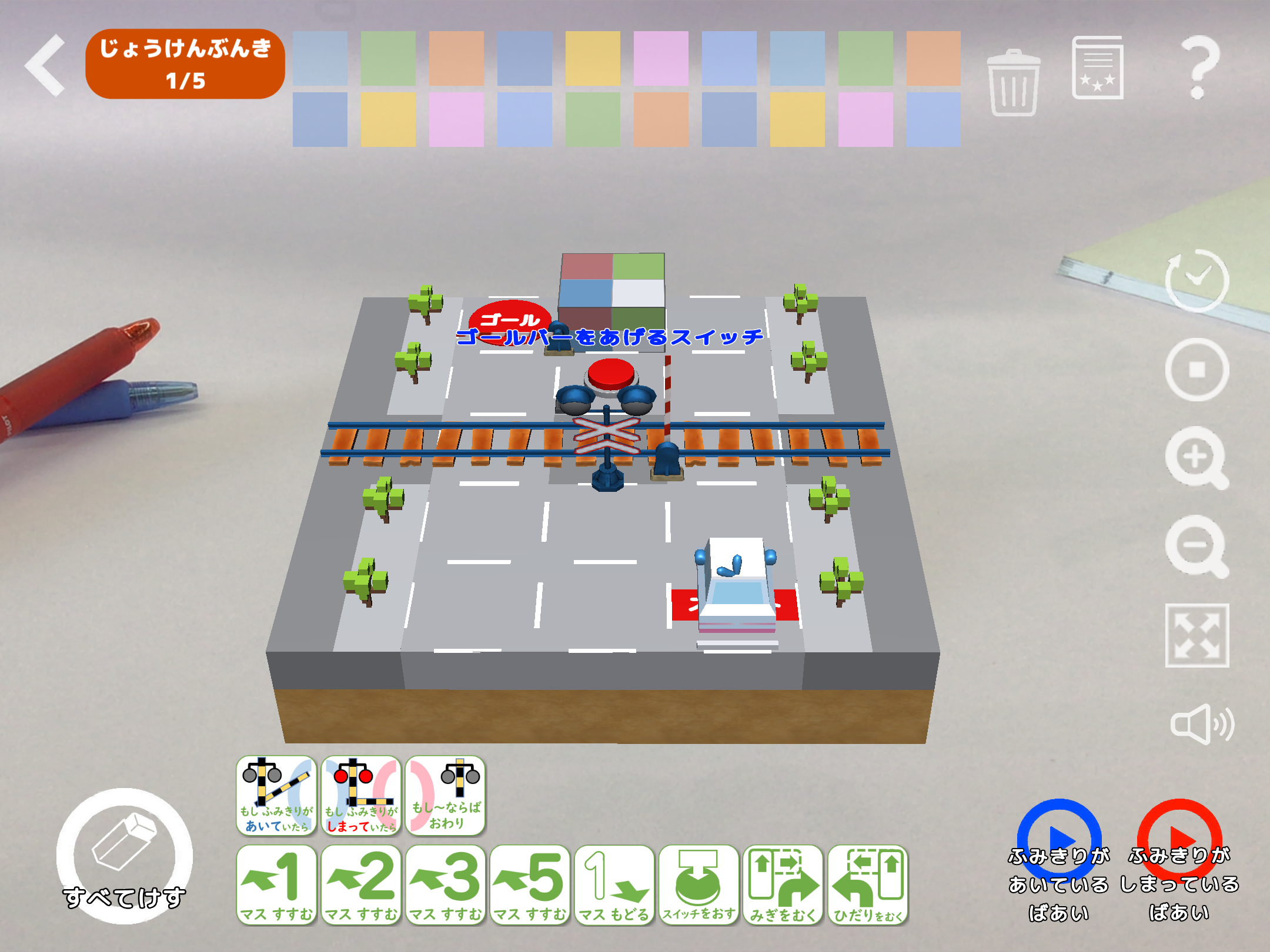Open the trash can to delete
The height and width of the screenshot is (952, 1270).
pos(1013,82)
